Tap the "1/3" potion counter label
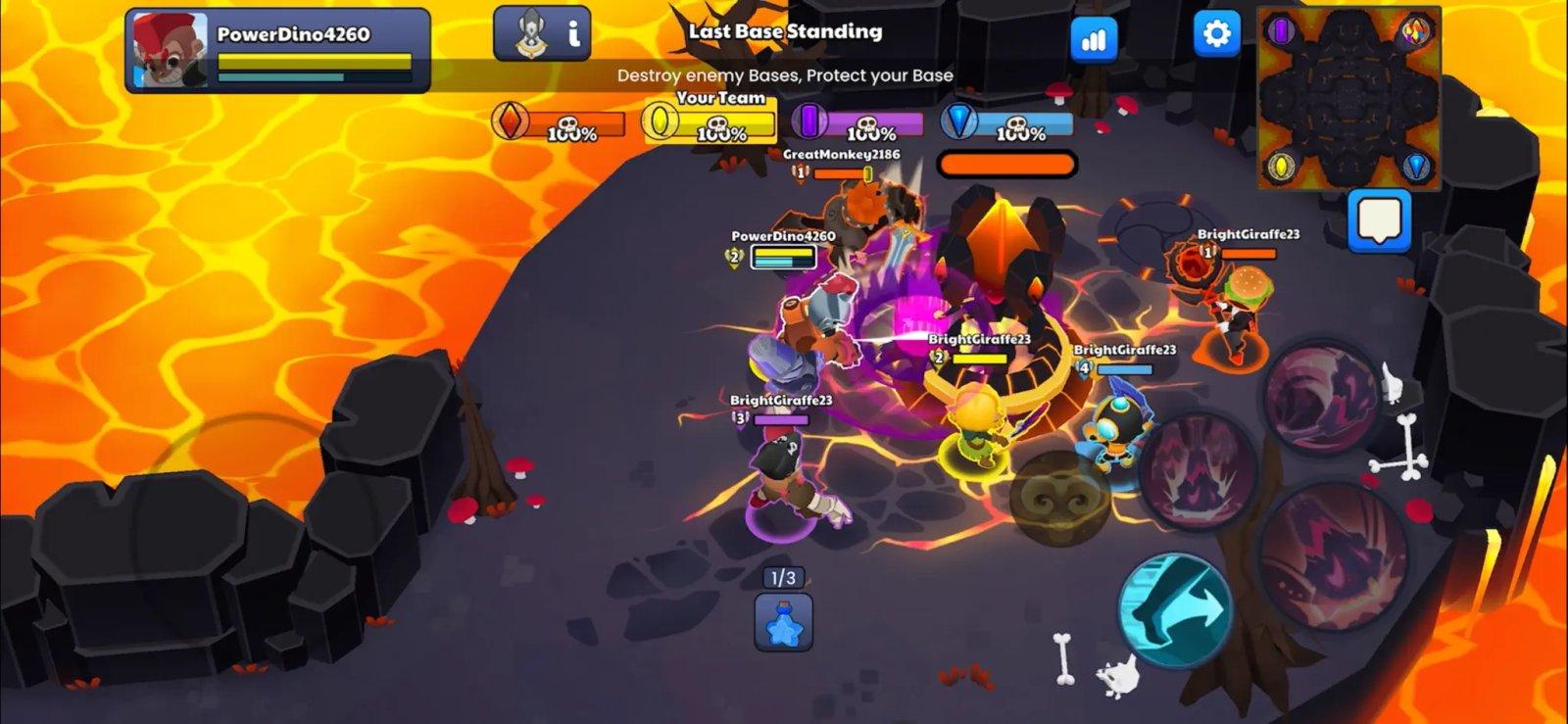Image resolution: width=1568 pixels, height=724 pixels. [781, 577]
